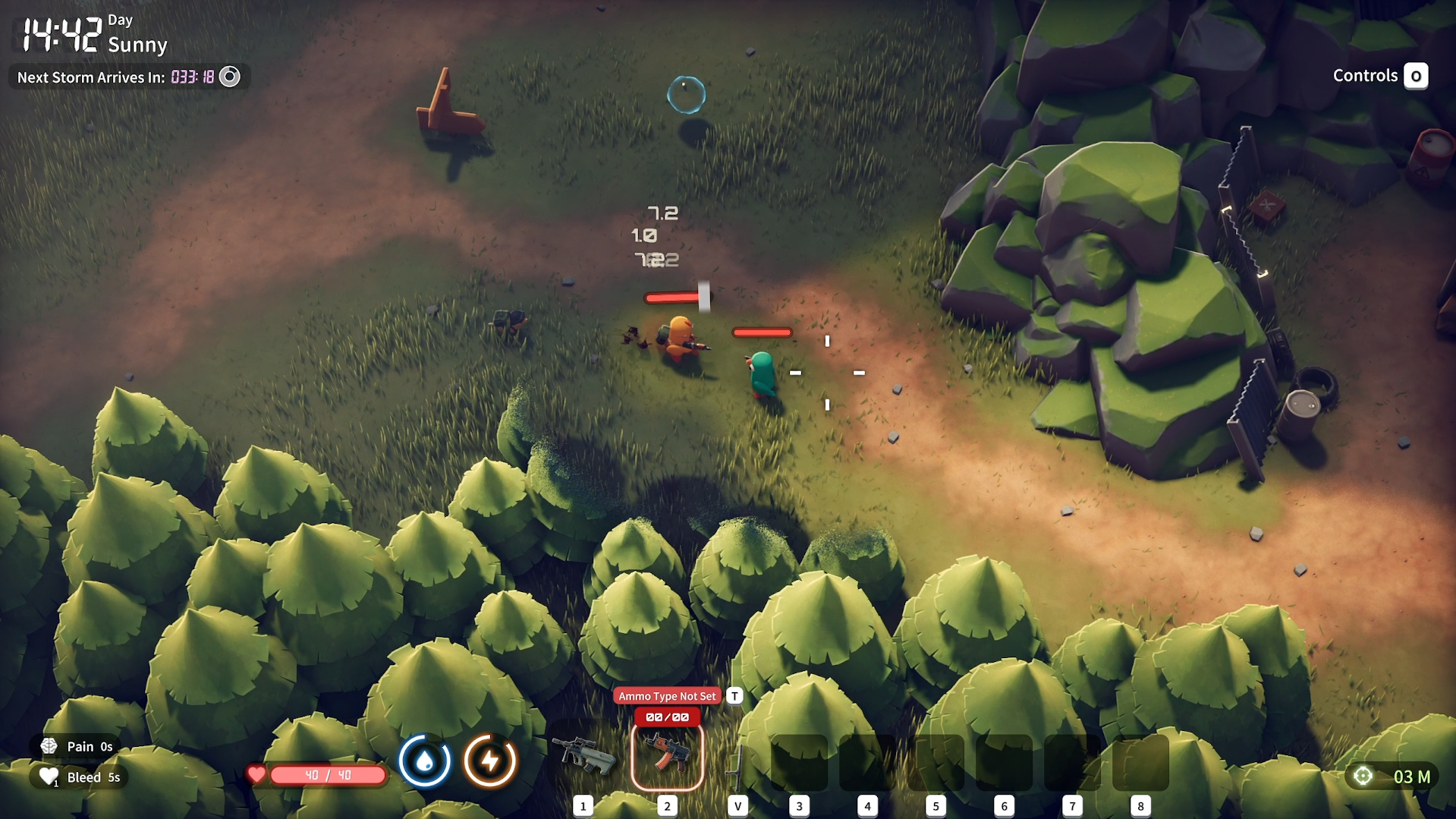Select the AK rifle in hotbar slot 2
The image size is (1456, 819).
pyautogui.click(x=667, y=757)
